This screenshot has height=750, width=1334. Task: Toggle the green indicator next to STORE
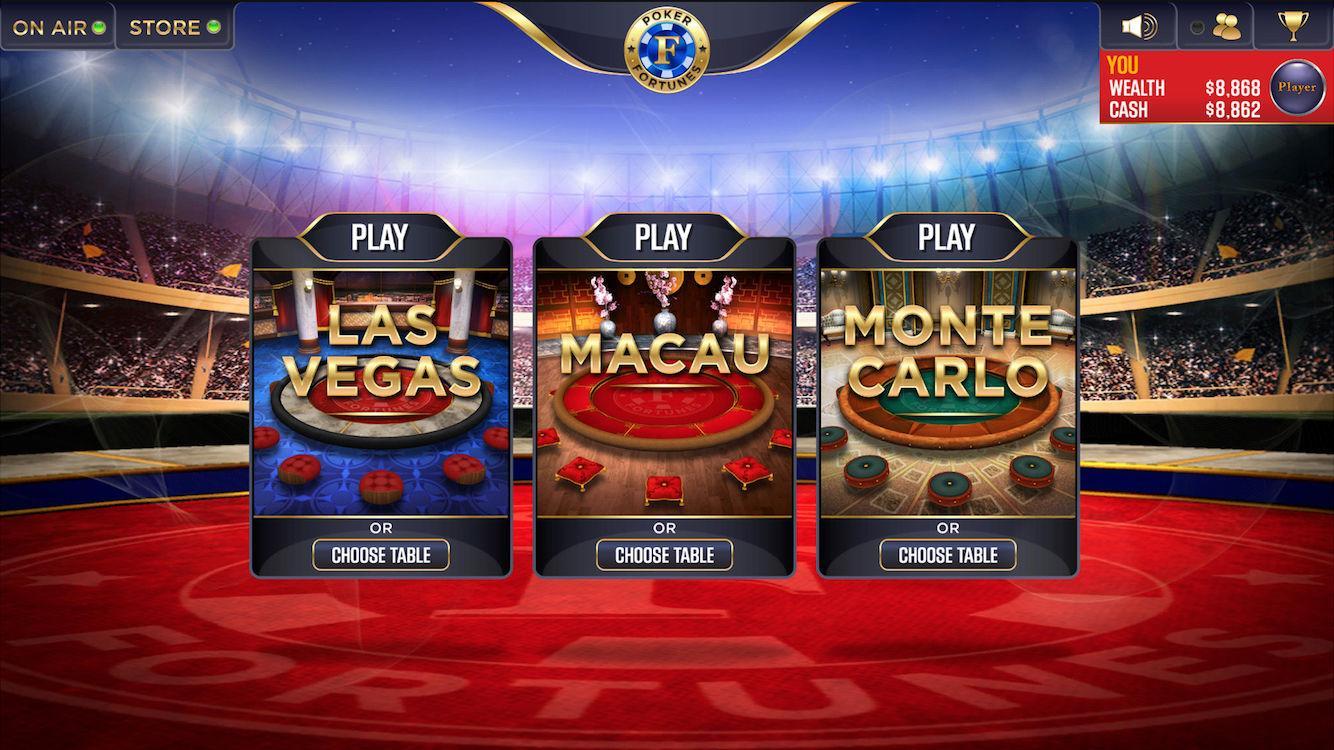point(212,27)
